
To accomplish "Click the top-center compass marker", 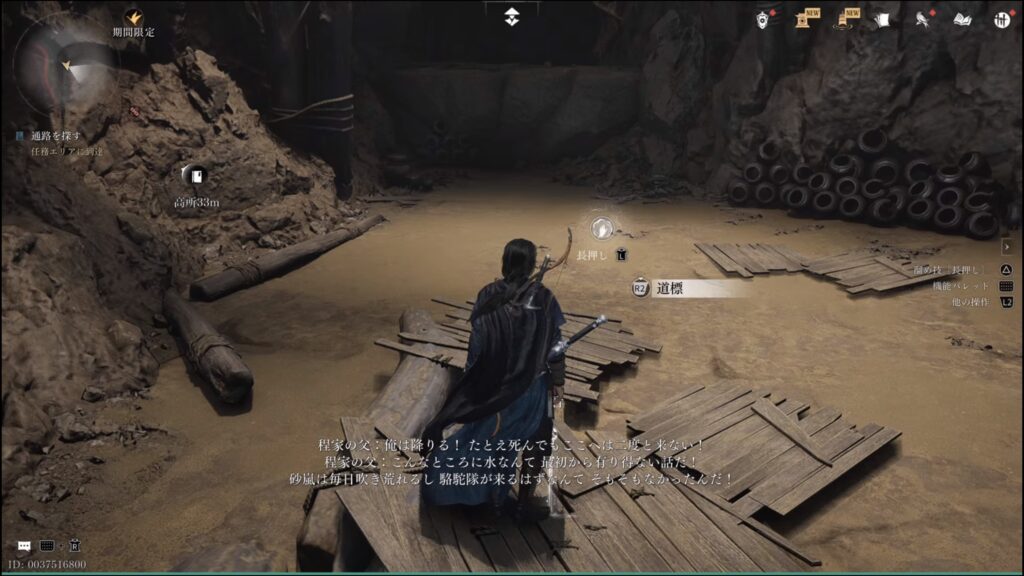I will coord(511,16).
